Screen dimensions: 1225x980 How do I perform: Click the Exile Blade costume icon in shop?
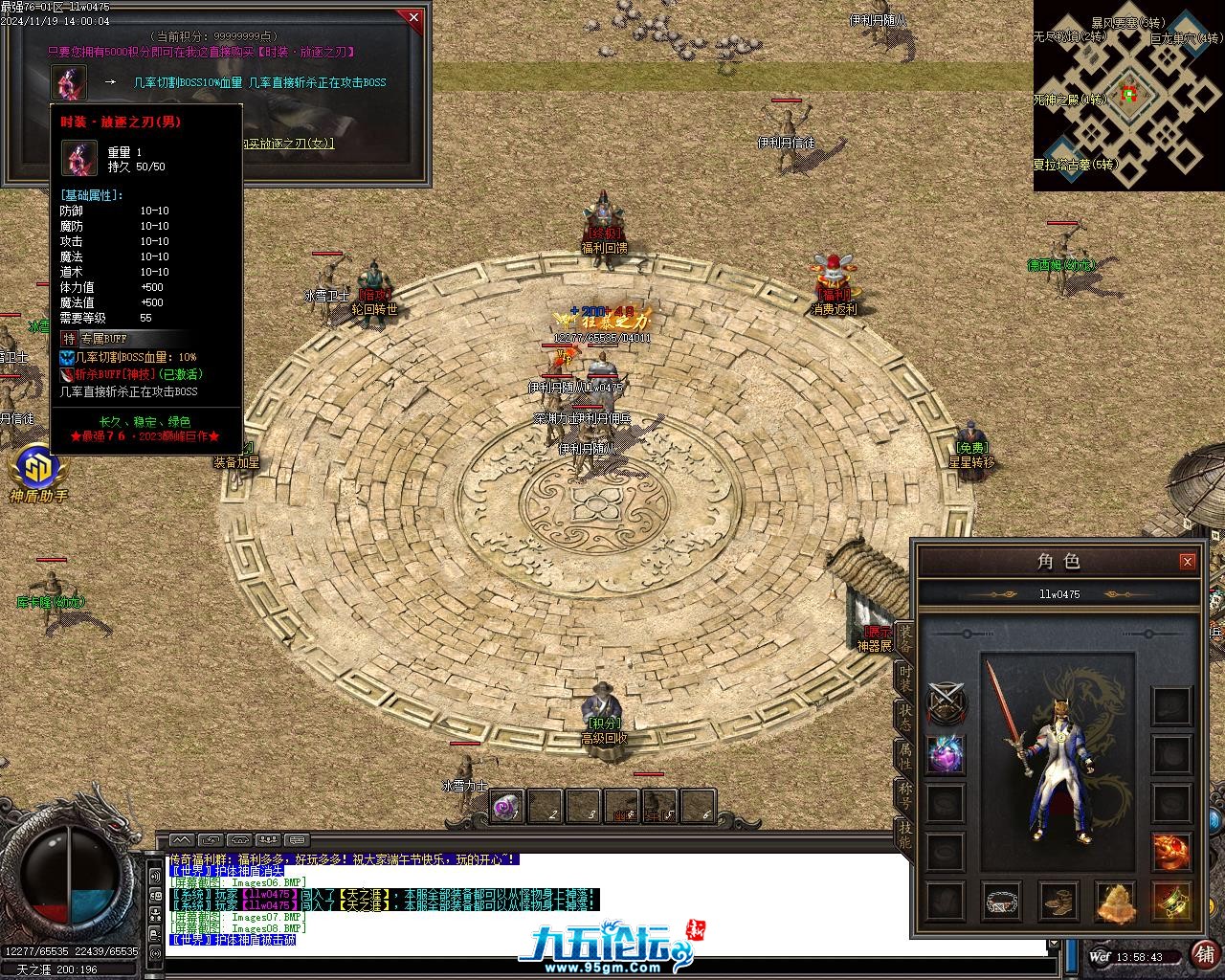point(69,82)
